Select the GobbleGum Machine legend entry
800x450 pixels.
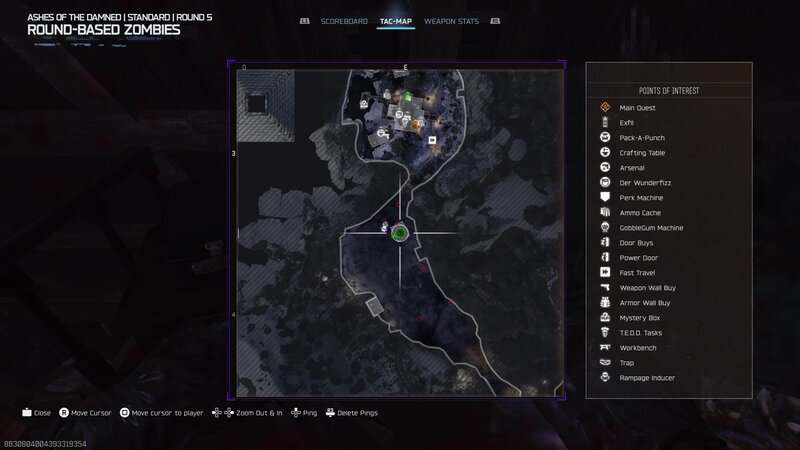(651, 228)
